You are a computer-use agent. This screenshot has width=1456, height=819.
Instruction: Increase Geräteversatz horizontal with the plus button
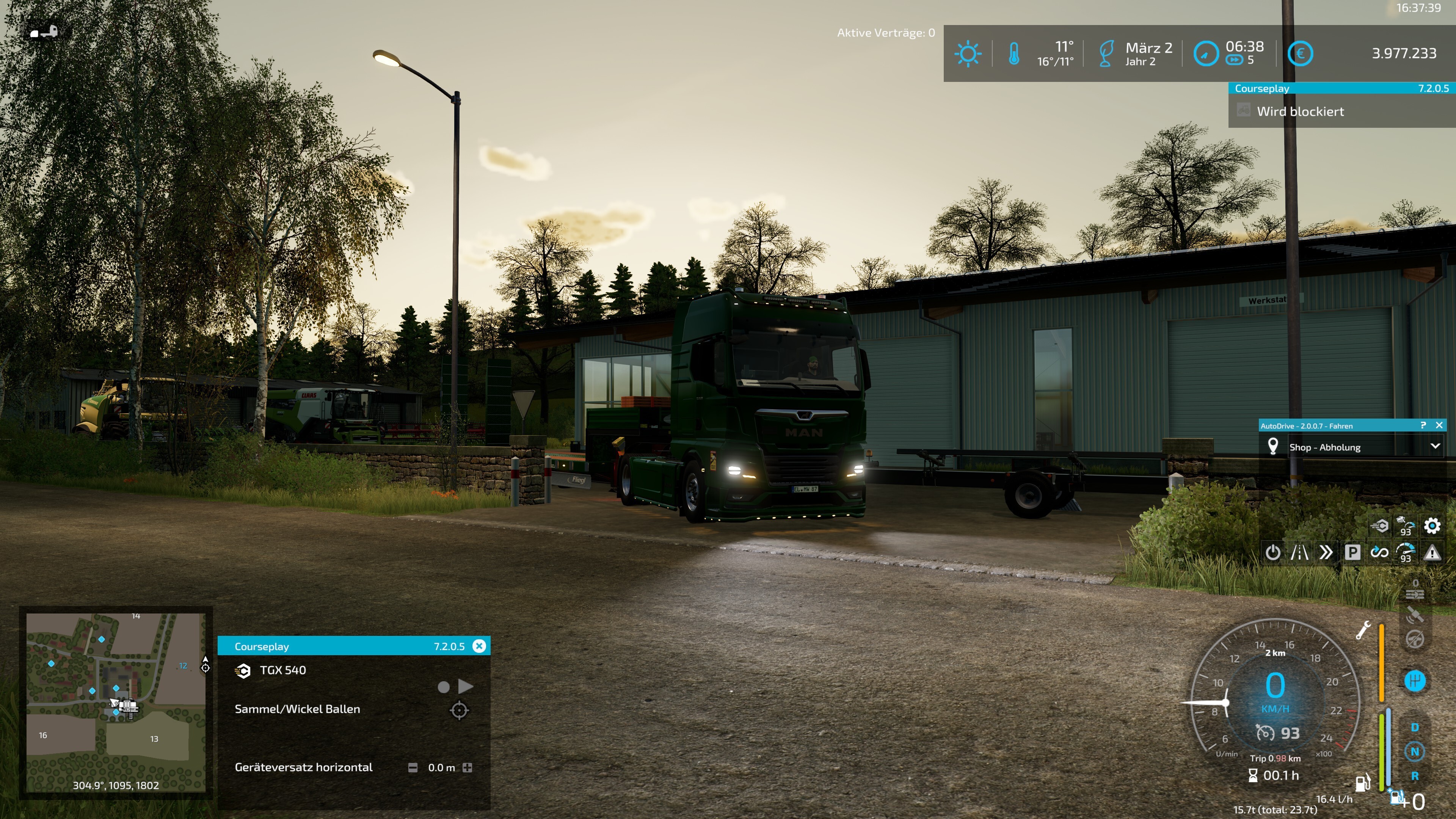pos(468,767)
